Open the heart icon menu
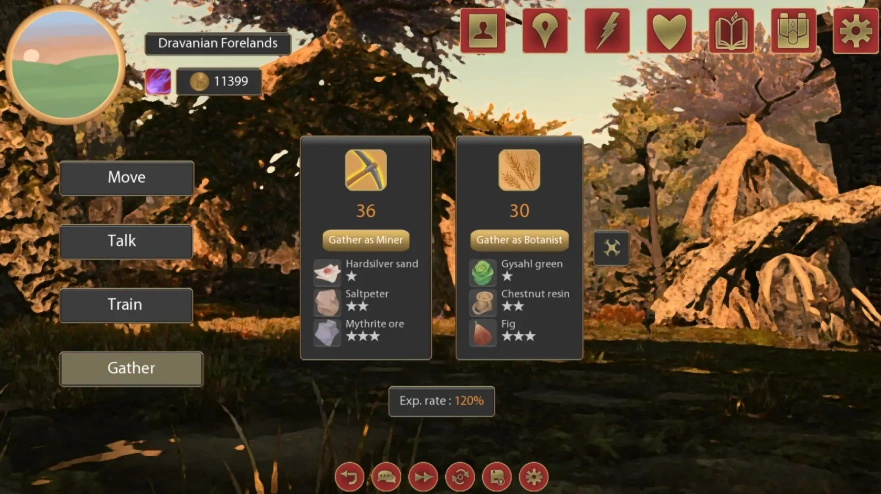This screenshot has width=881, height=494. tap(669, 31)
